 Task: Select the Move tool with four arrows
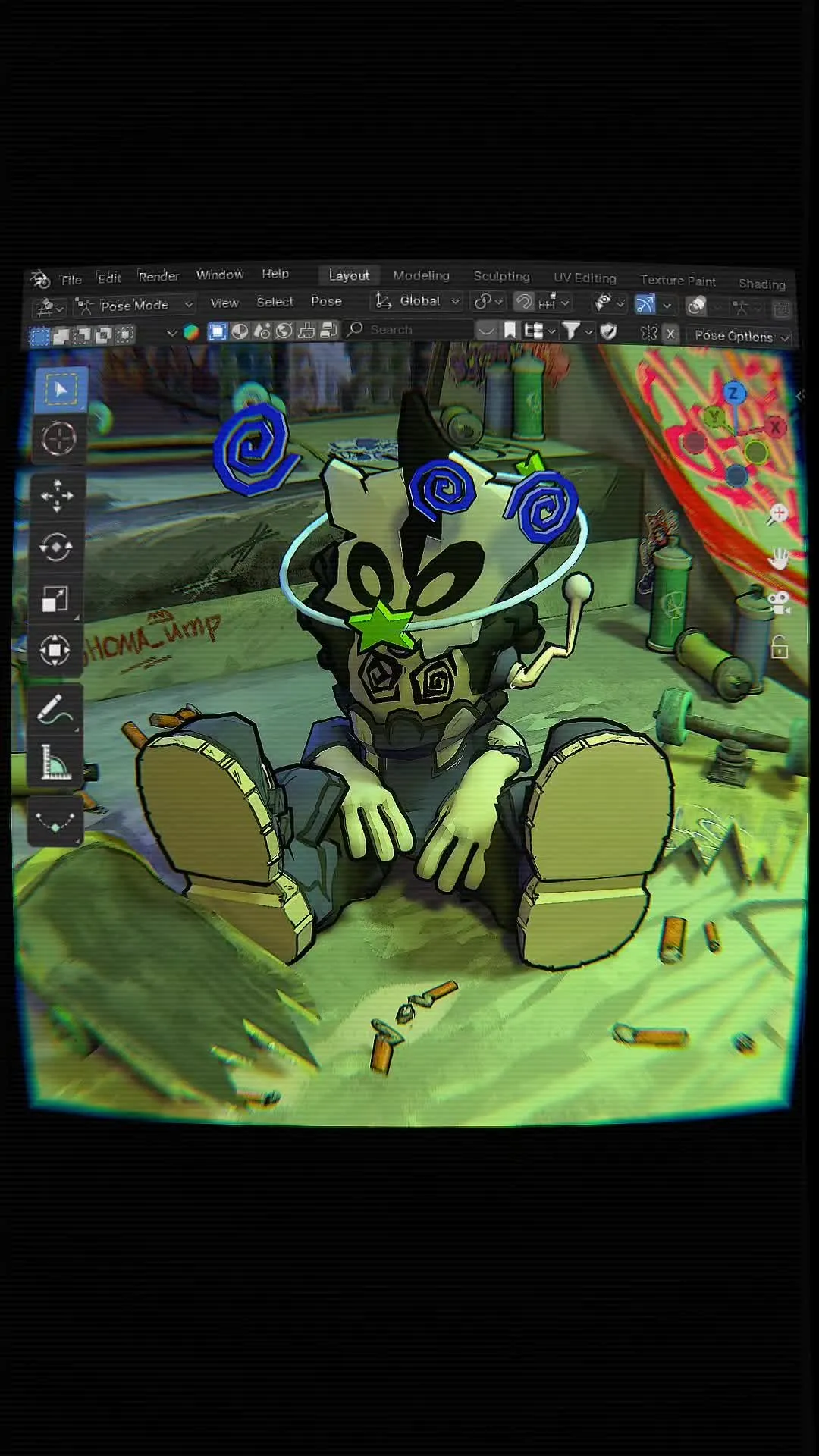tap(58, 496)
